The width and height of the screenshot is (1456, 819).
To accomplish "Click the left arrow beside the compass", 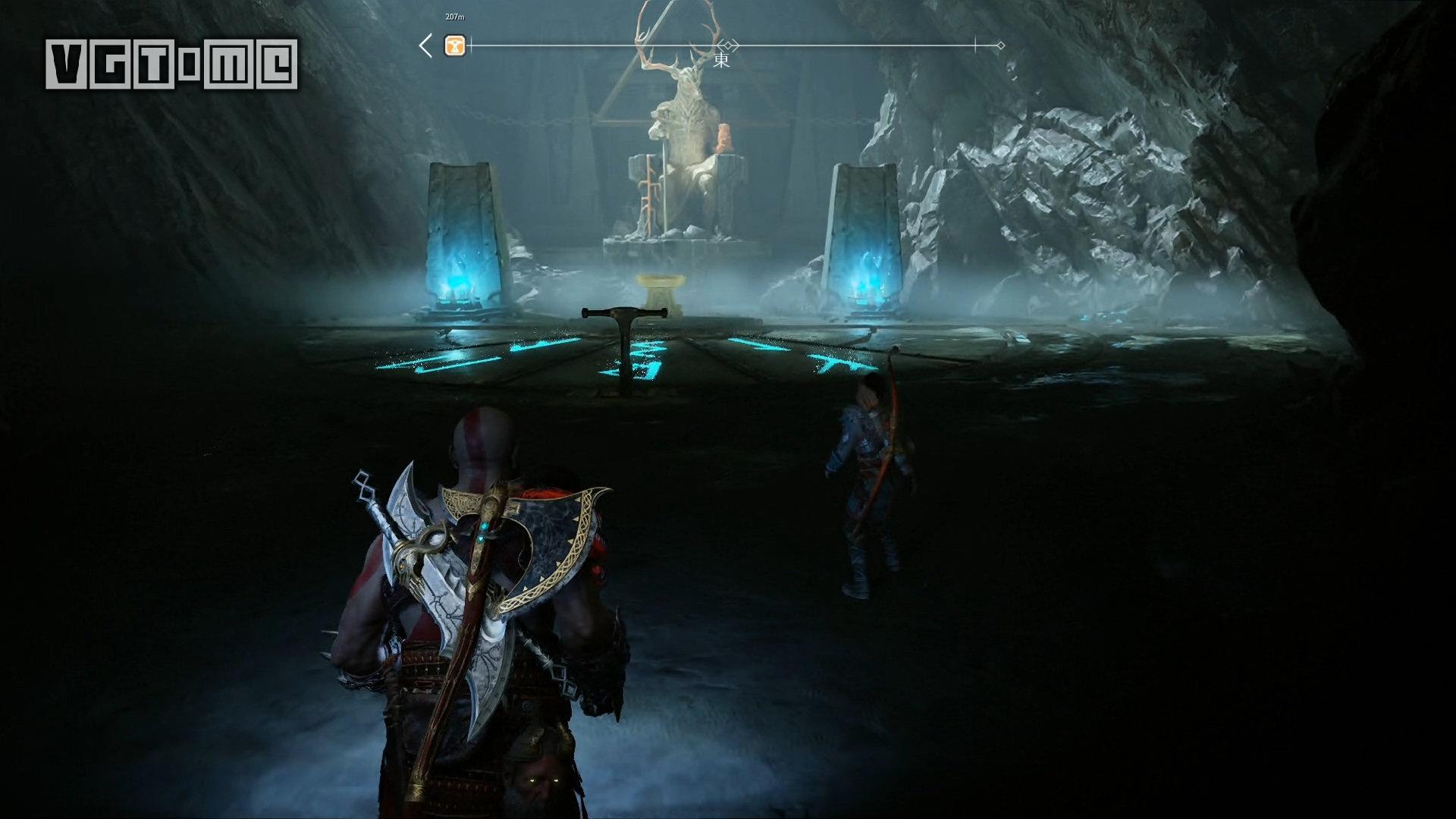I will tap(425, 46).
